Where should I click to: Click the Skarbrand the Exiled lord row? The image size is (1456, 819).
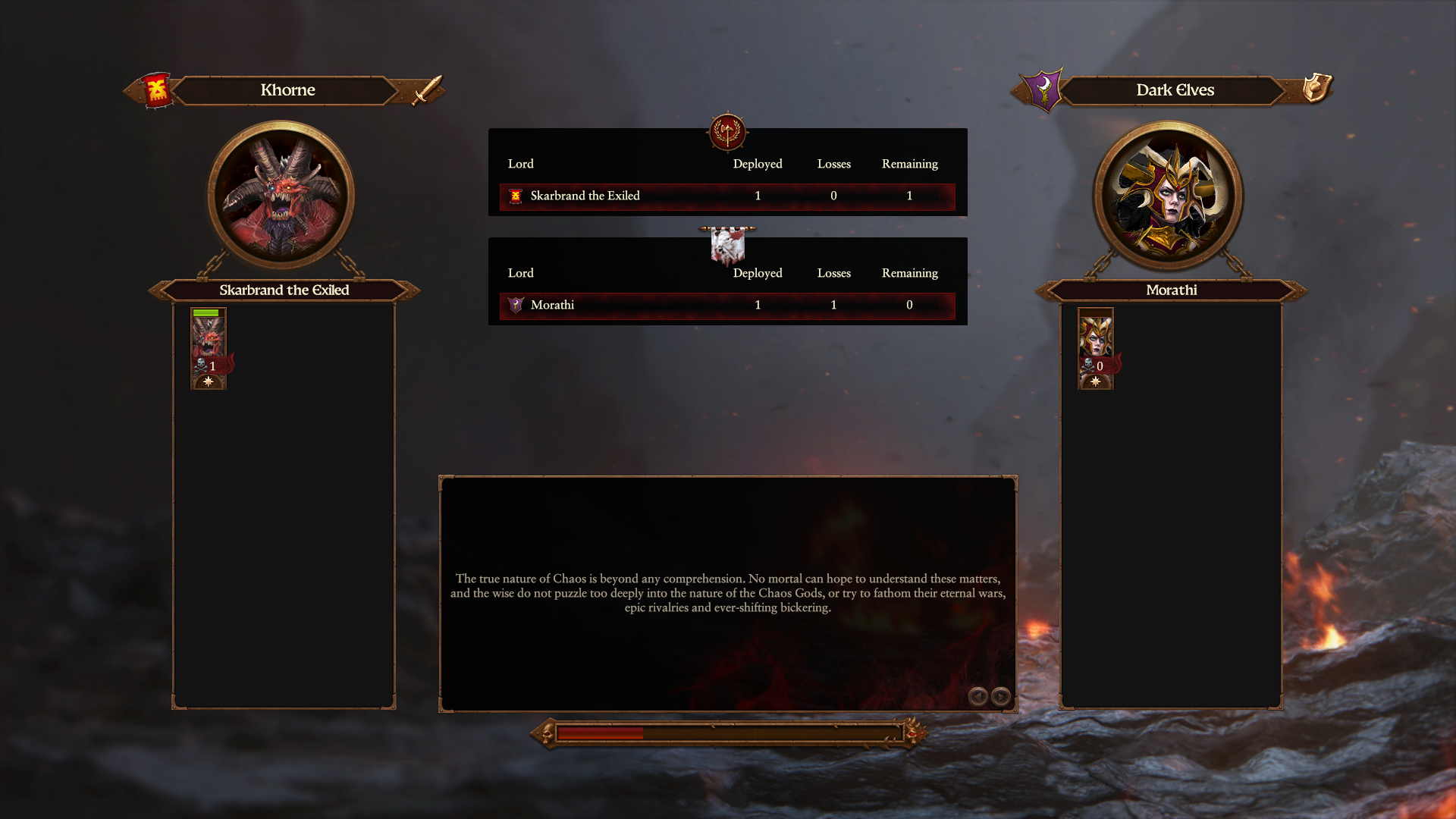(726, 196)
